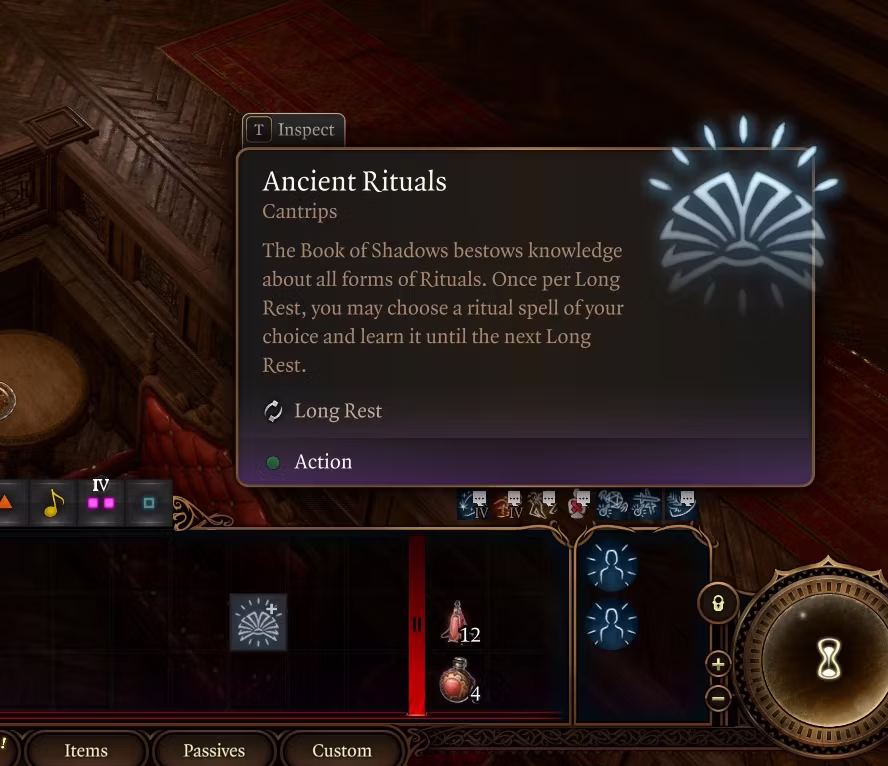
Task: Select the round red flask stacked 4
Action: tap(455, 683)
